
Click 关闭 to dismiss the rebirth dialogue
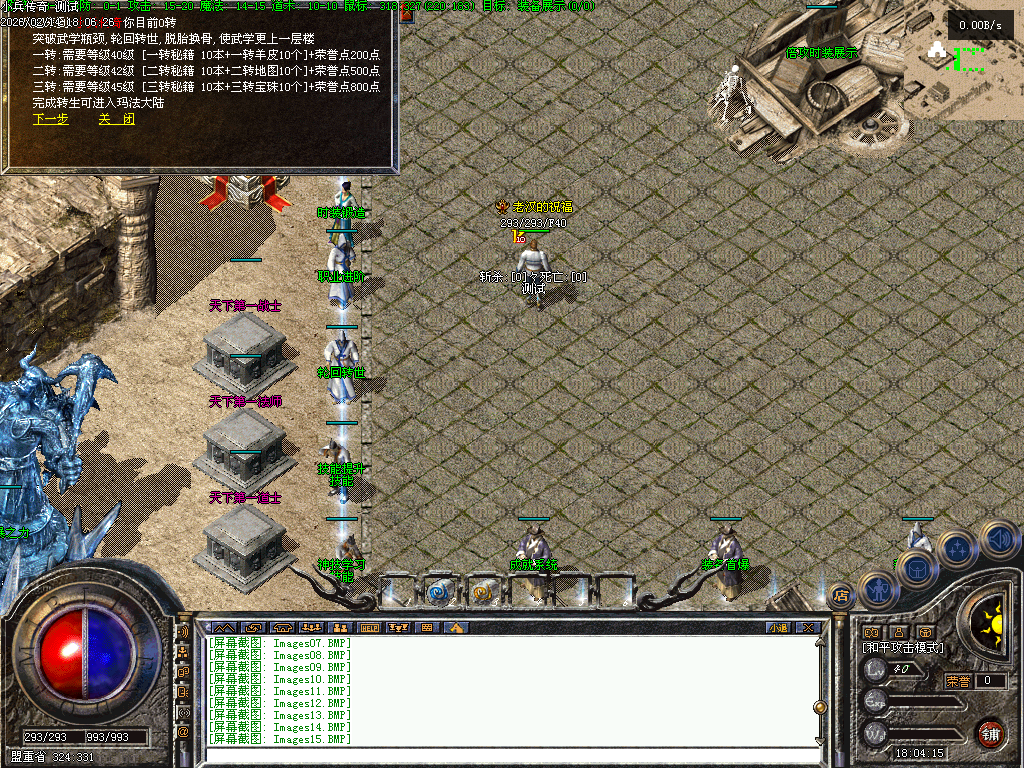[116, 119]
